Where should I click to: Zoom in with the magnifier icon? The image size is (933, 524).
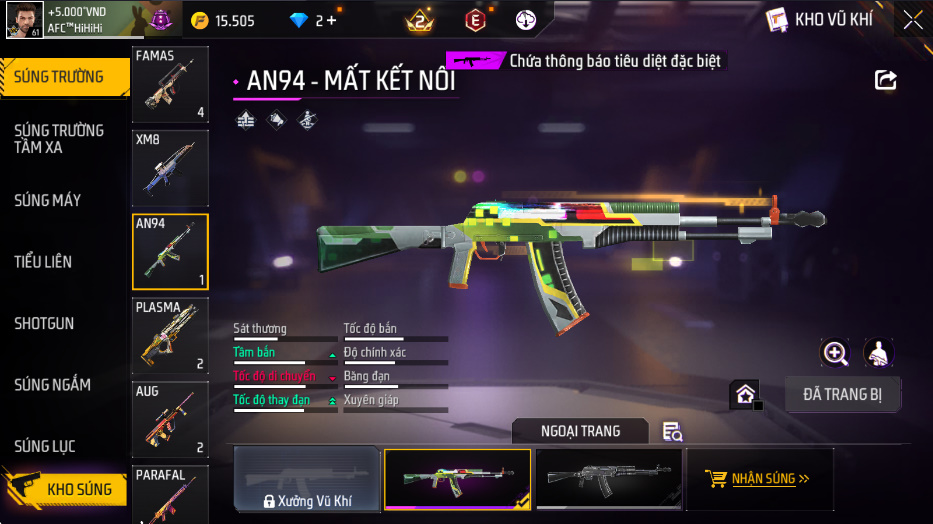pos(835,353)
